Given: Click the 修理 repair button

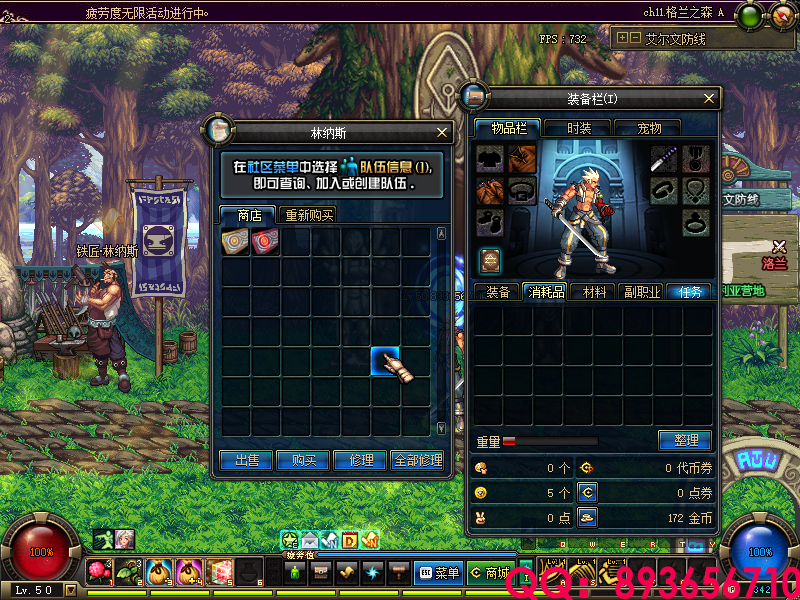Looking at the screenshot, I should coord(361,460).
